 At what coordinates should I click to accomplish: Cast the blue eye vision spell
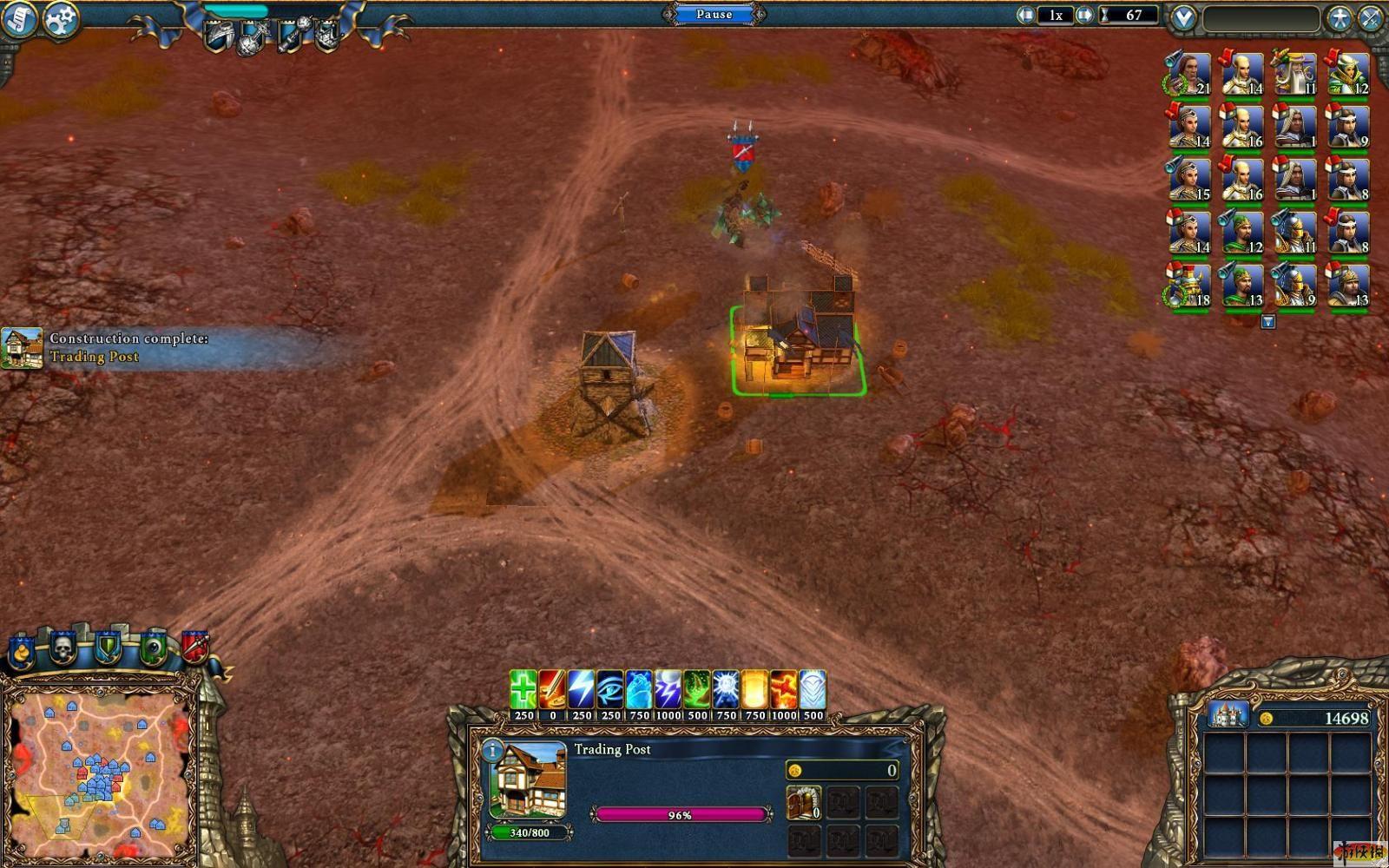610,690
